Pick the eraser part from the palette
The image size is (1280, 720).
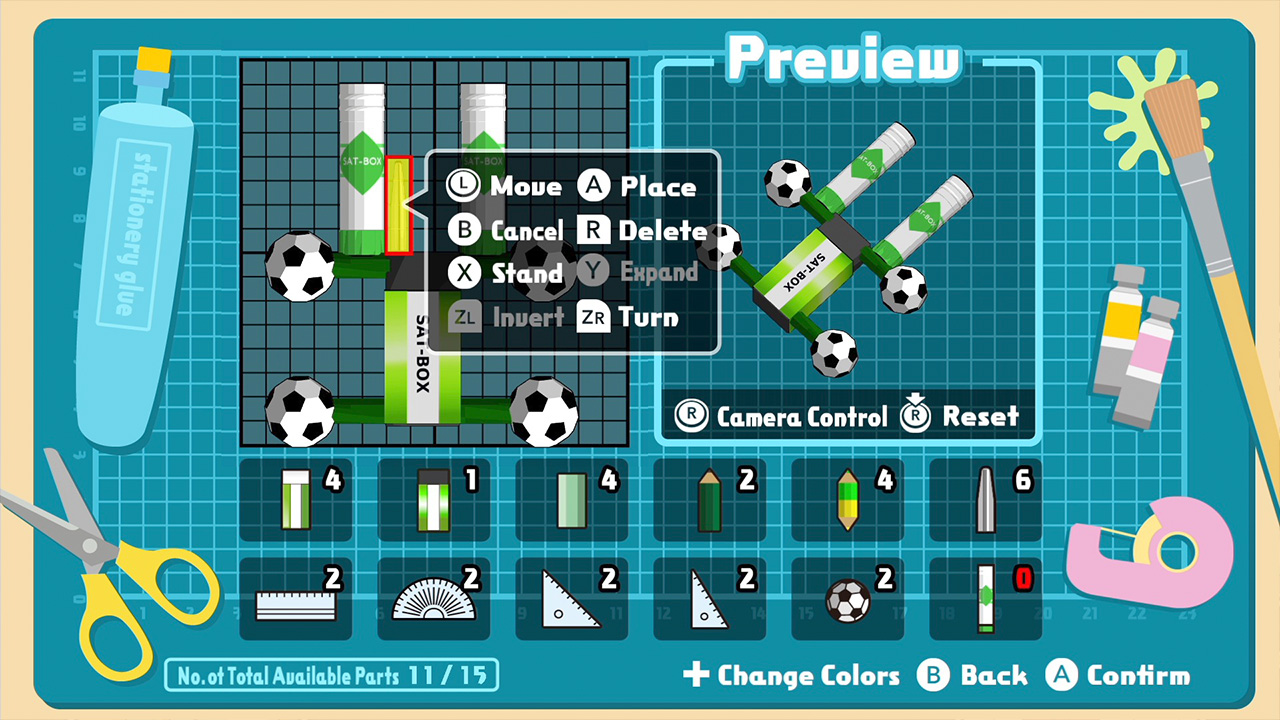click(x=572, y=498)
